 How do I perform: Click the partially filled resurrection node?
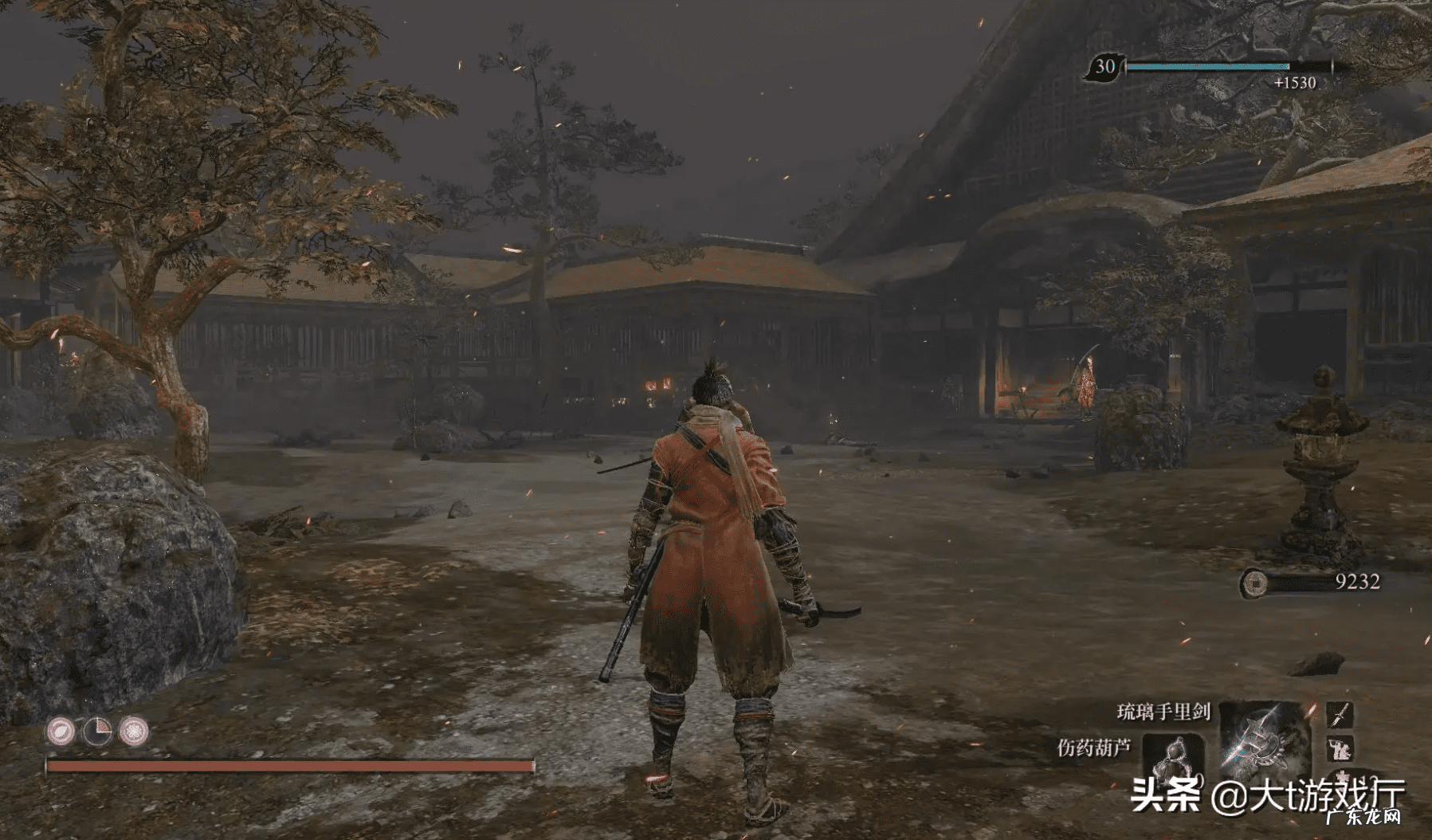pyautogui.click(x=97, y=731)
